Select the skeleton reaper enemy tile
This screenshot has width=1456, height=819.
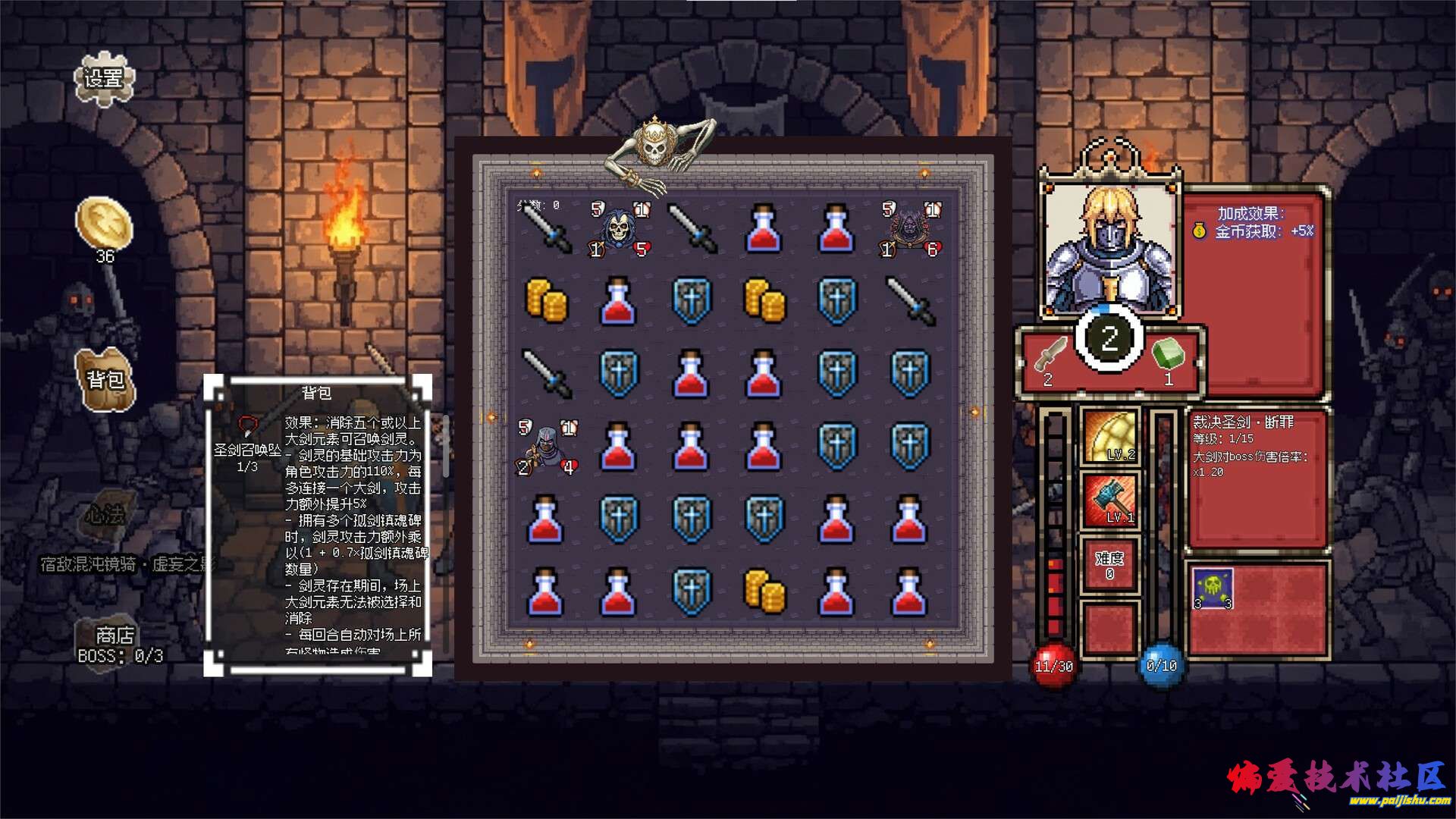pyautogui.click(x=619, y=227)
